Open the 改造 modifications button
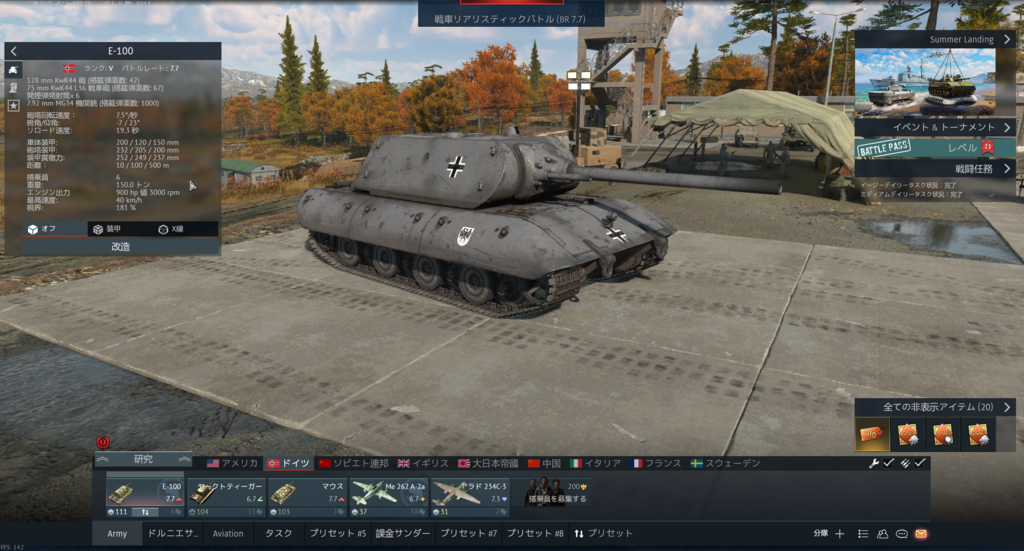1024x551 pixels. tap(120, 246)
